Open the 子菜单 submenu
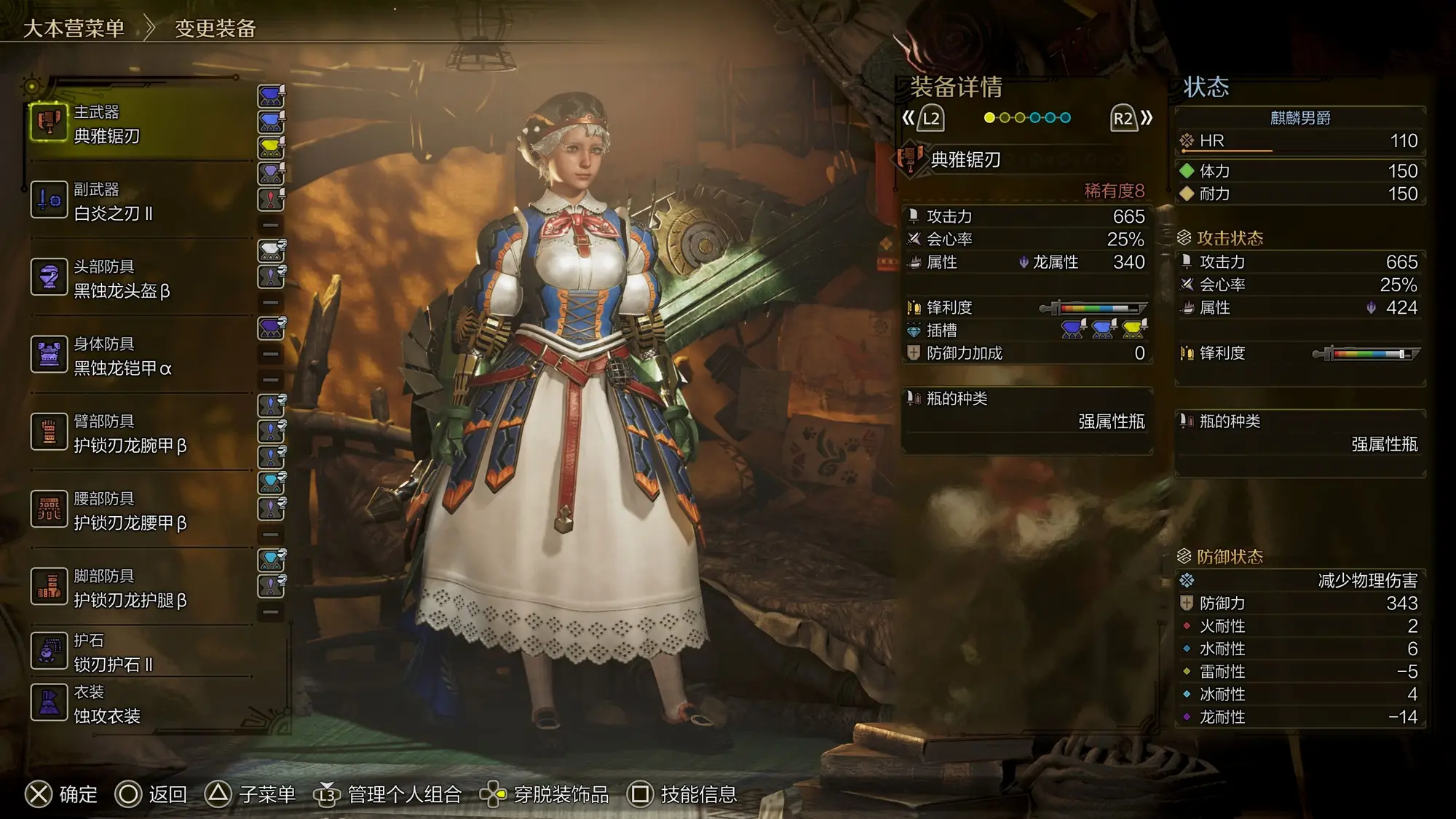The image size is (1456, 819). click(x=250, y=794)
